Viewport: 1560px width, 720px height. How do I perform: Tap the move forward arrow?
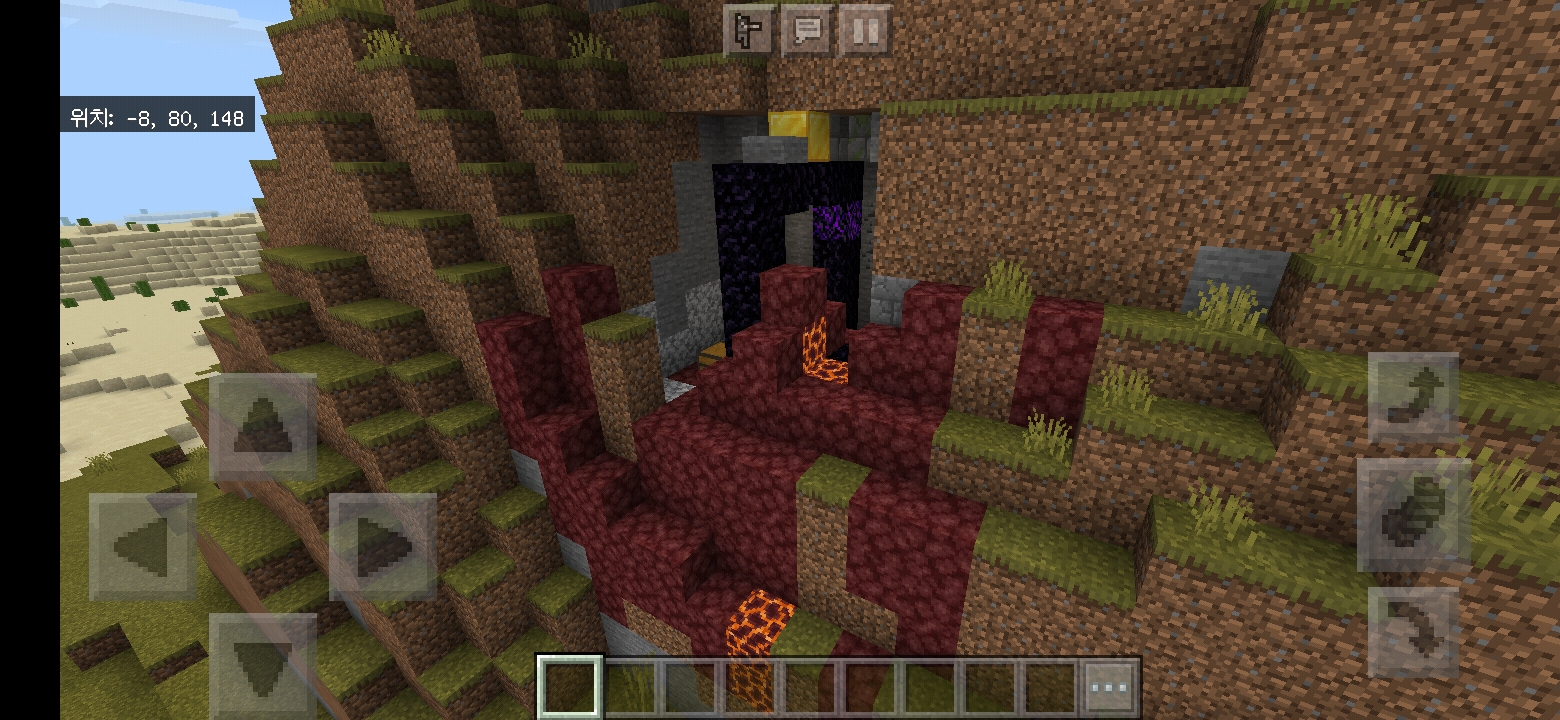click(263, 427)
